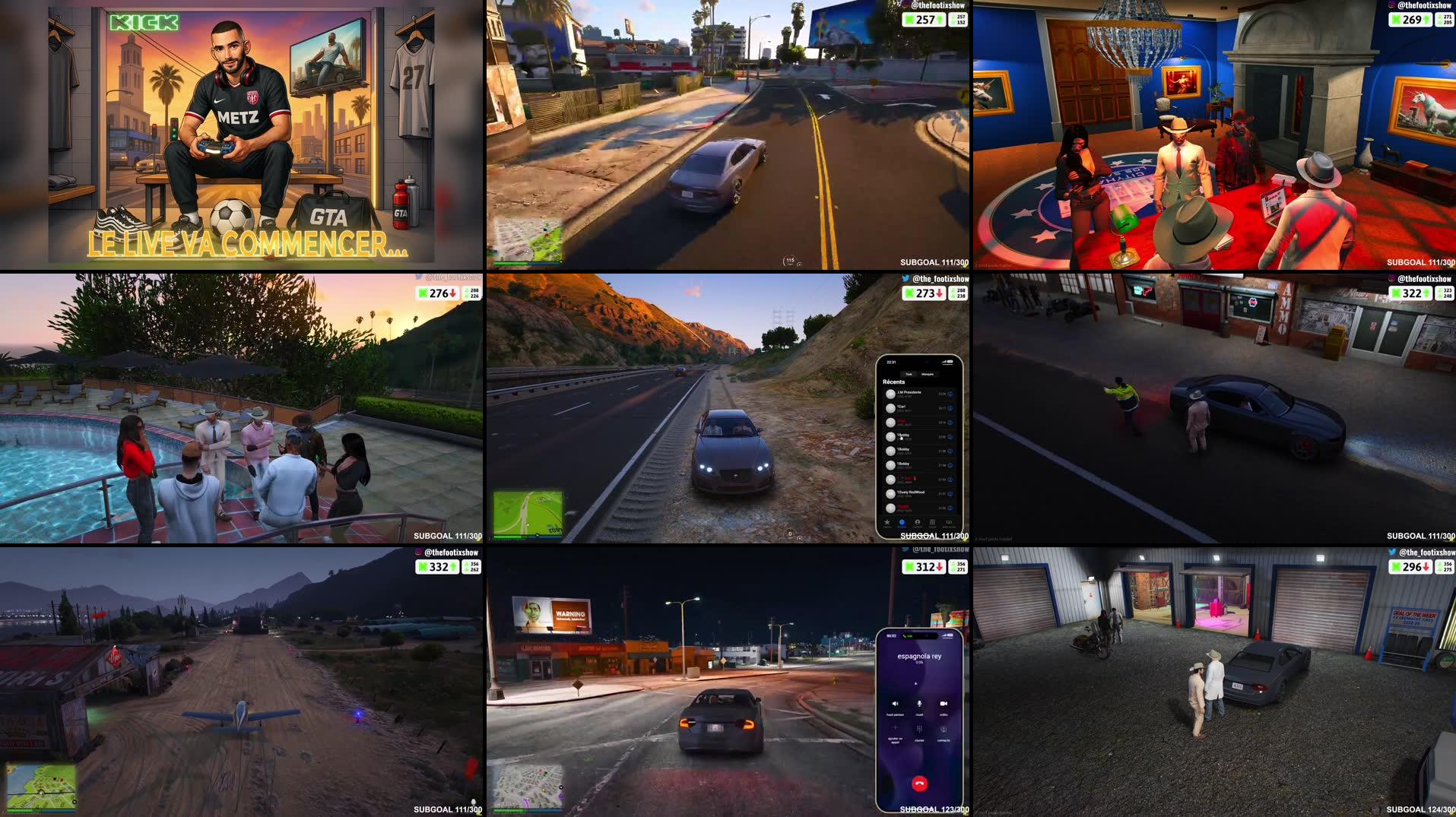Tap the "ajouter un appel" plus icon
1456x817 pixels.
point(895,727)
